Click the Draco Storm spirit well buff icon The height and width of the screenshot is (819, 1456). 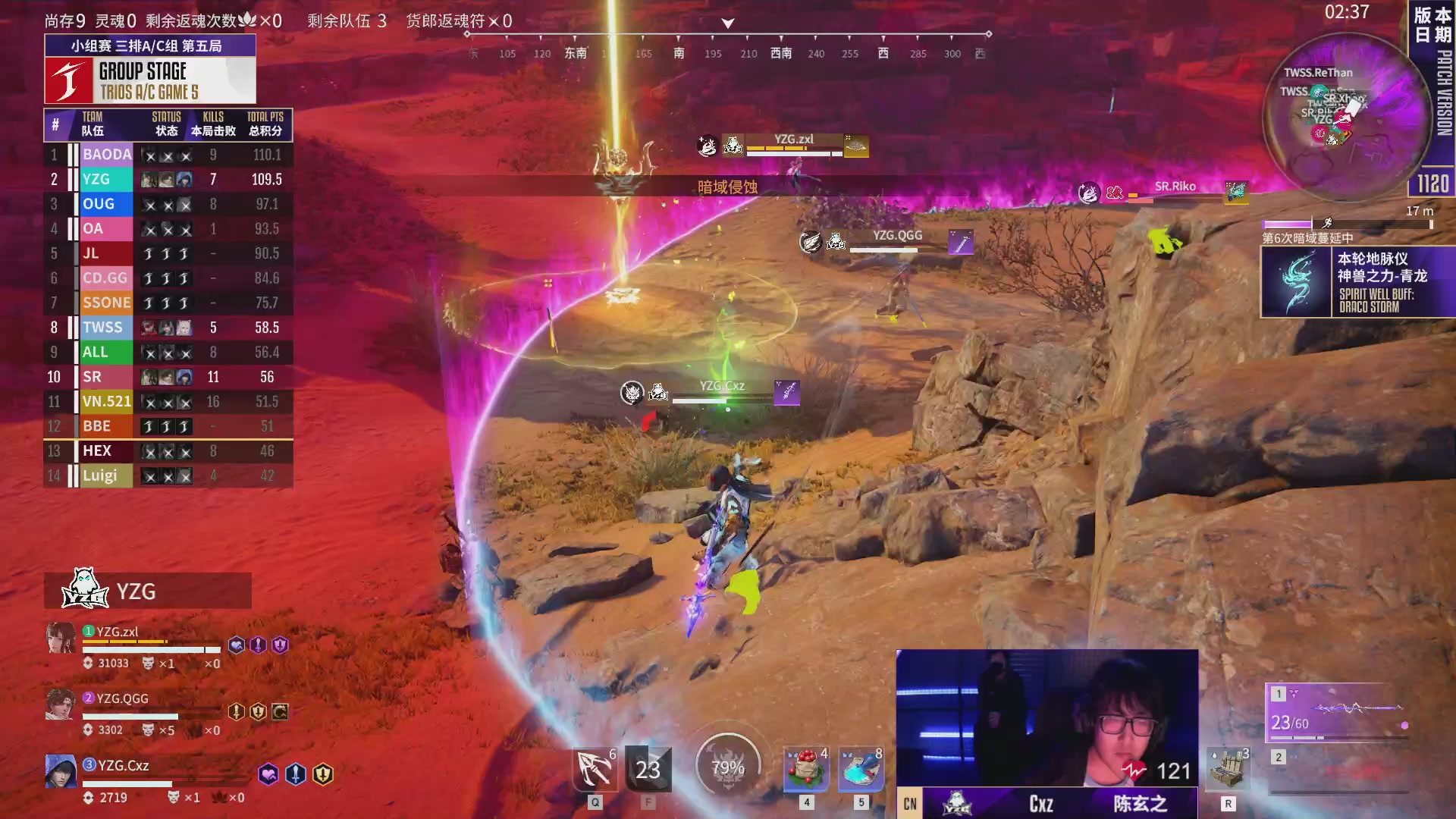click(x=1297, y=282)
